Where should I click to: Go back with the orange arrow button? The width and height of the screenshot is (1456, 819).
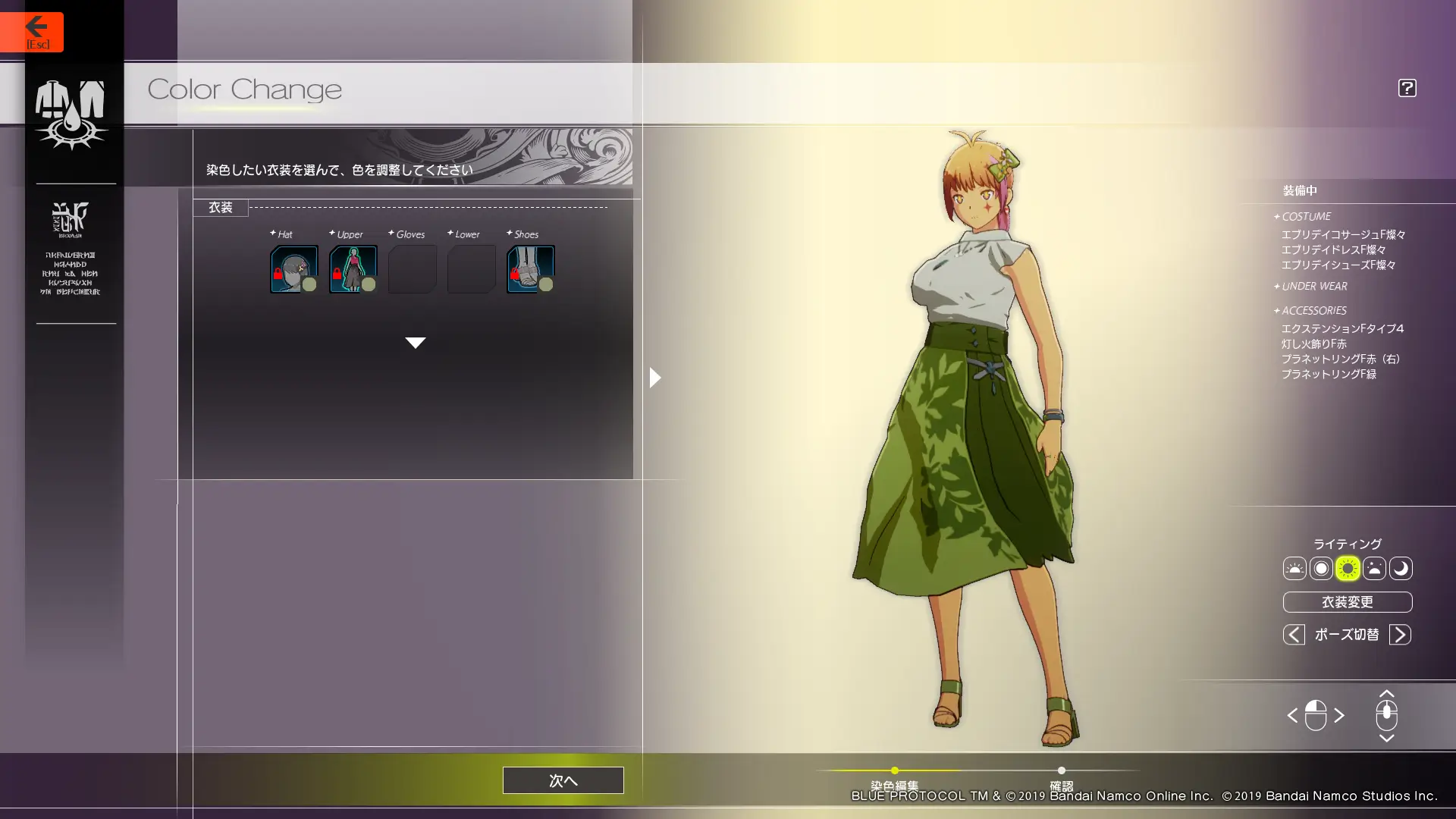pos(32,32)
